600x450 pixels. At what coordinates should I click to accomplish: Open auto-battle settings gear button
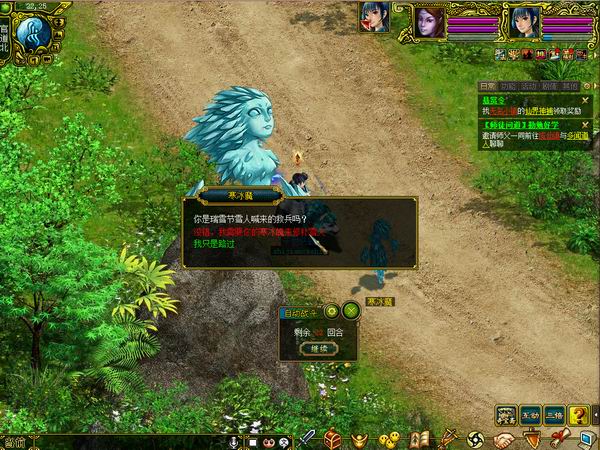(331, 311)
